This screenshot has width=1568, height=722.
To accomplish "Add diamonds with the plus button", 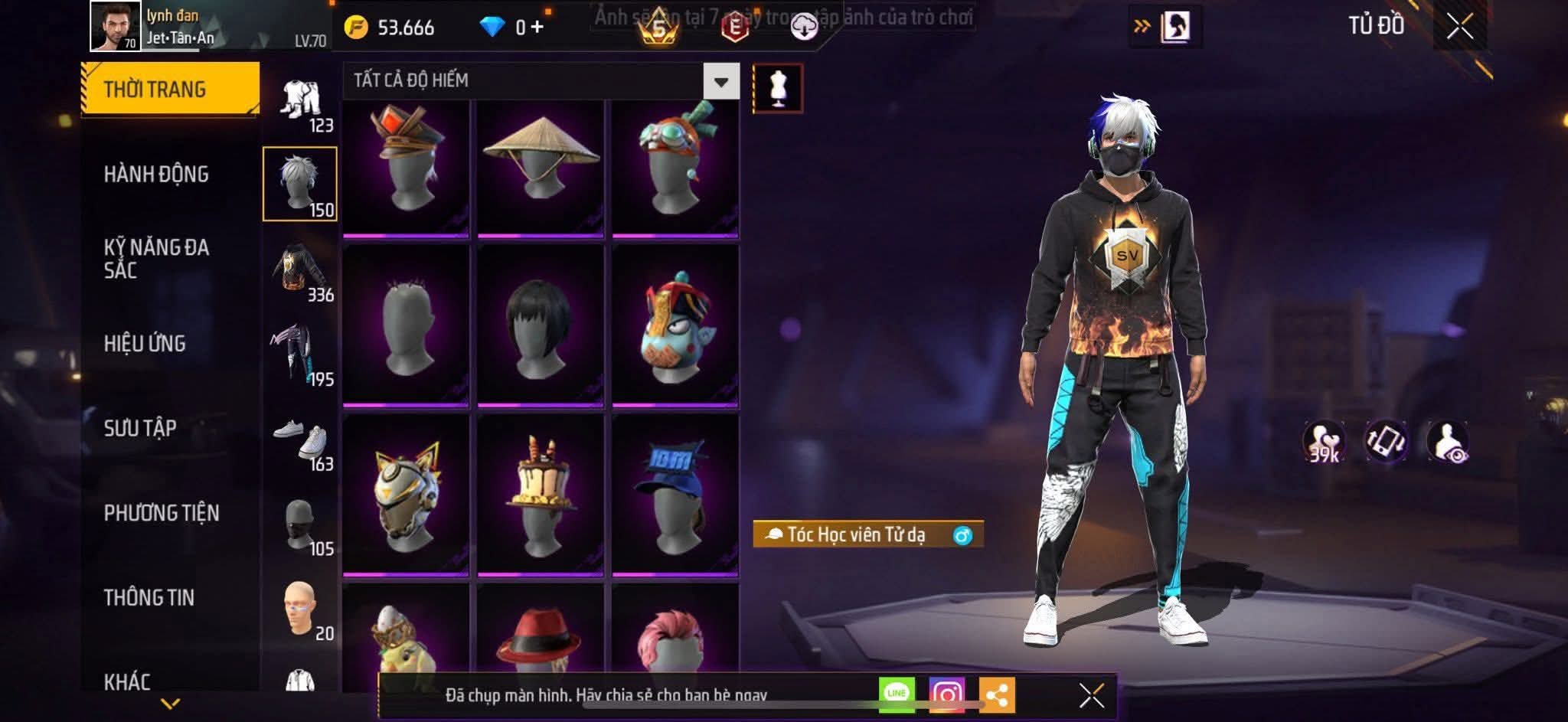I will point(537,28).
